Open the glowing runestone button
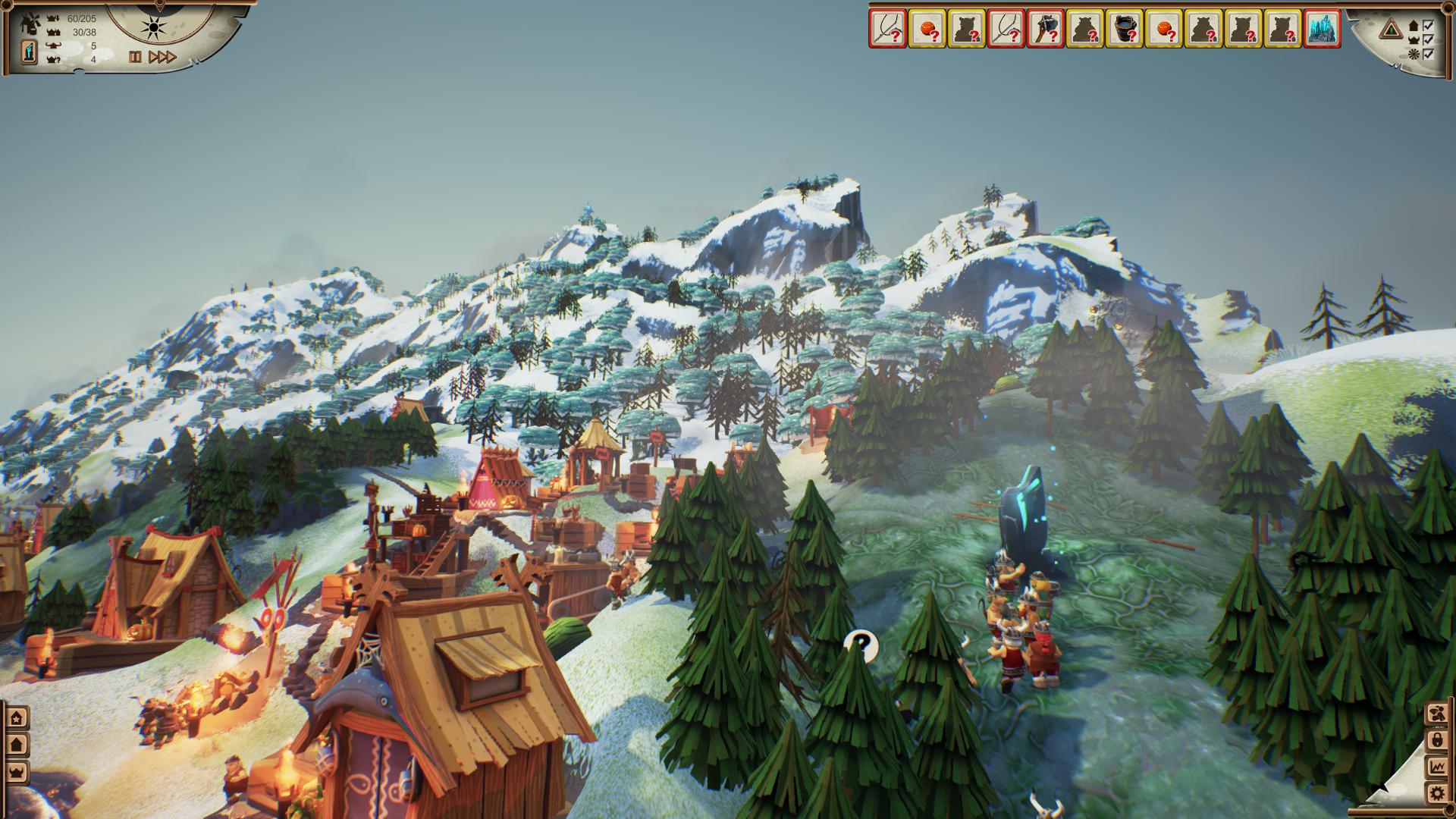Viewport: 1456px width, 819px height. click(x=29, y=52)
